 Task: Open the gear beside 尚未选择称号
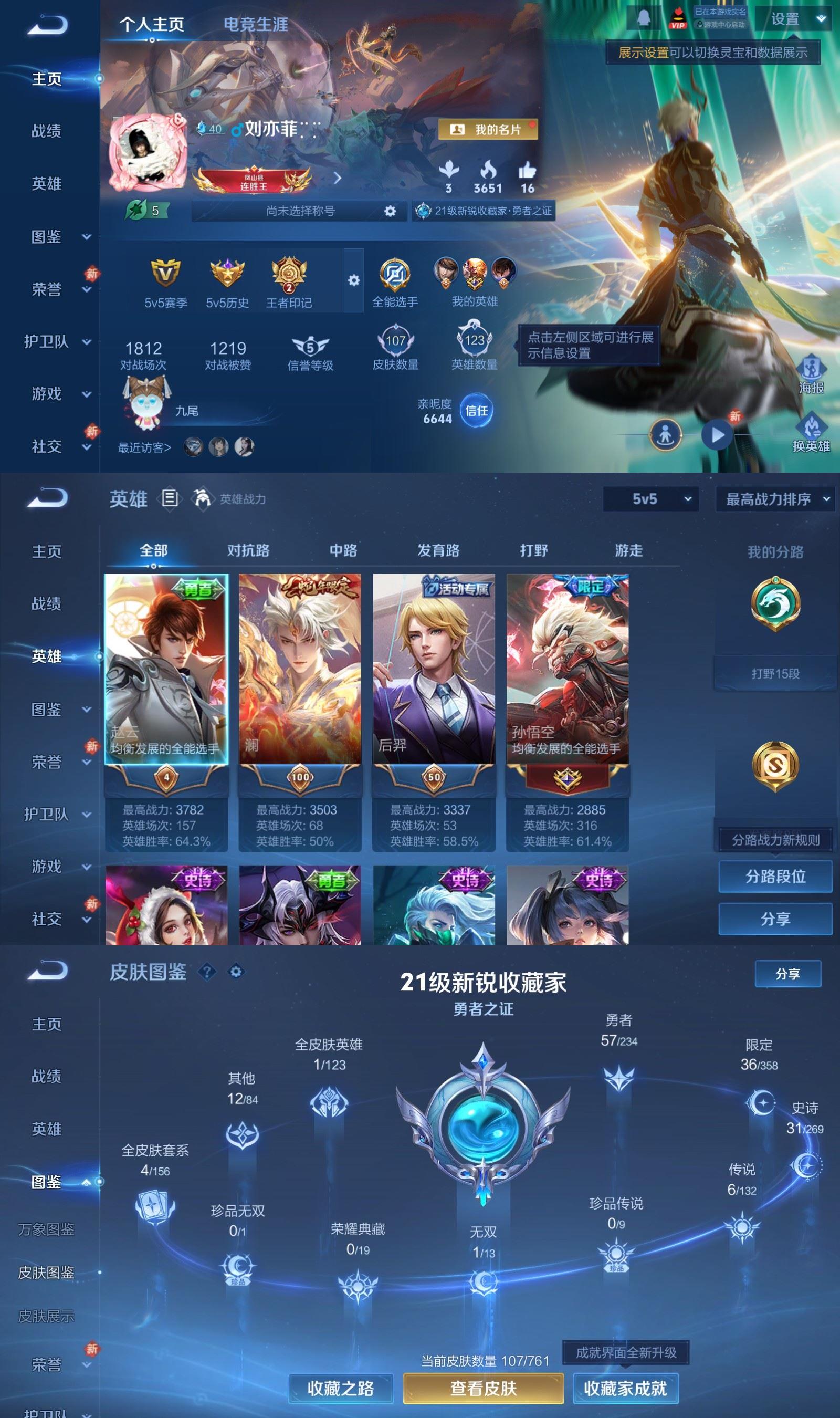[390, 211]
